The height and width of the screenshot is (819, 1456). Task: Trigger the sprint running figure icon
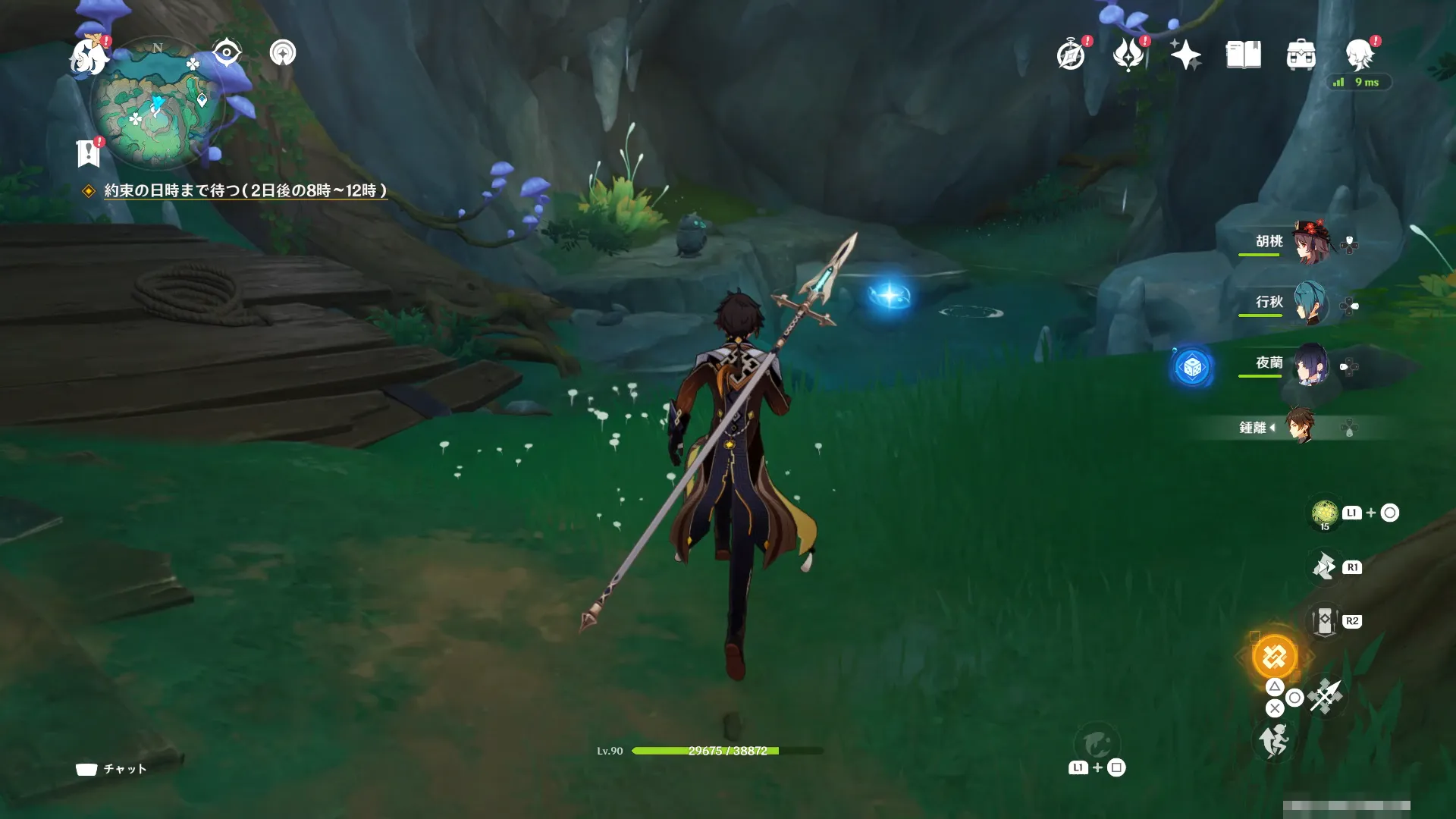click(1274, 740)
